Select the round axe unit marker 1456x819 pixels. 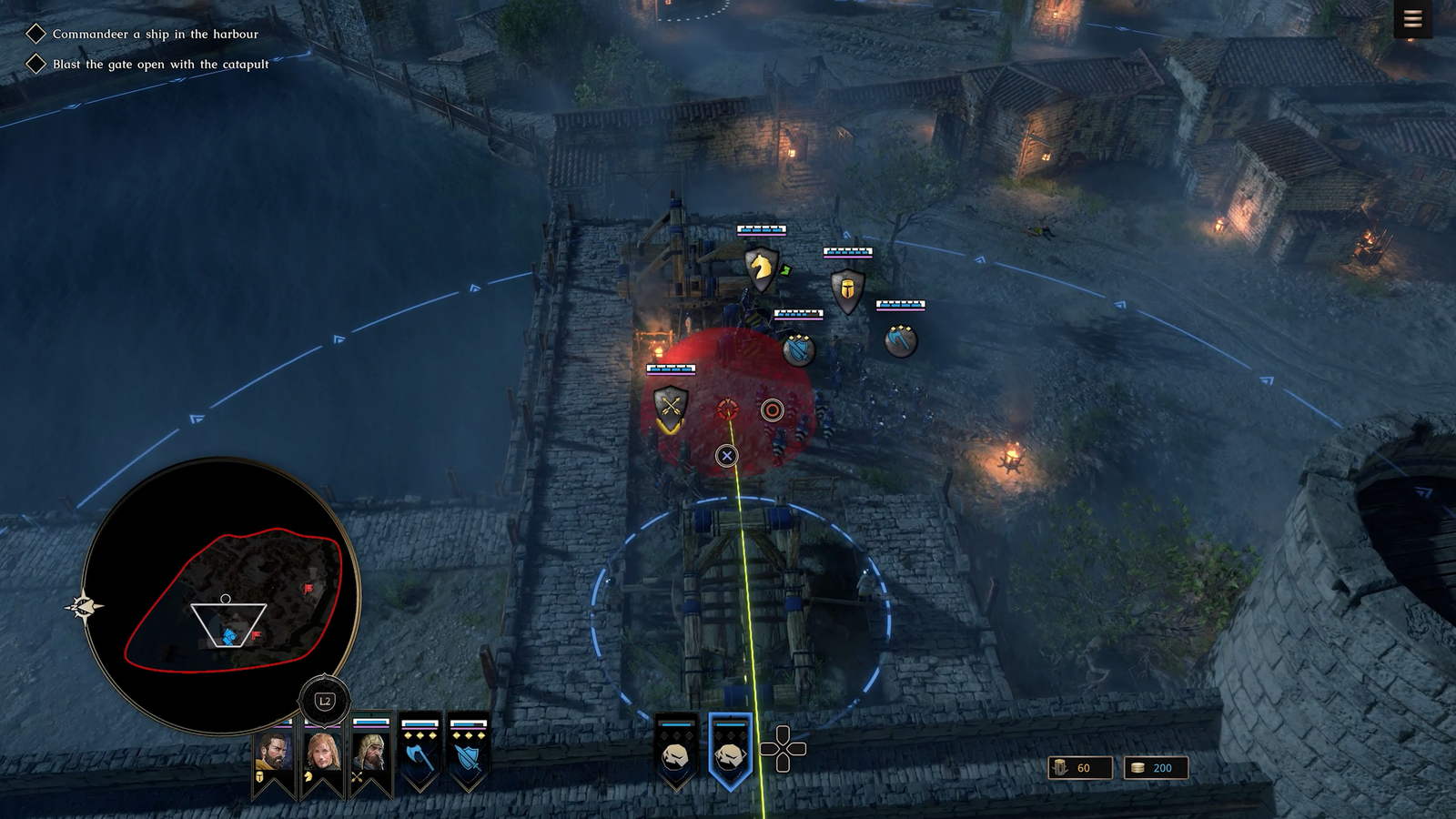coord(900,340)
